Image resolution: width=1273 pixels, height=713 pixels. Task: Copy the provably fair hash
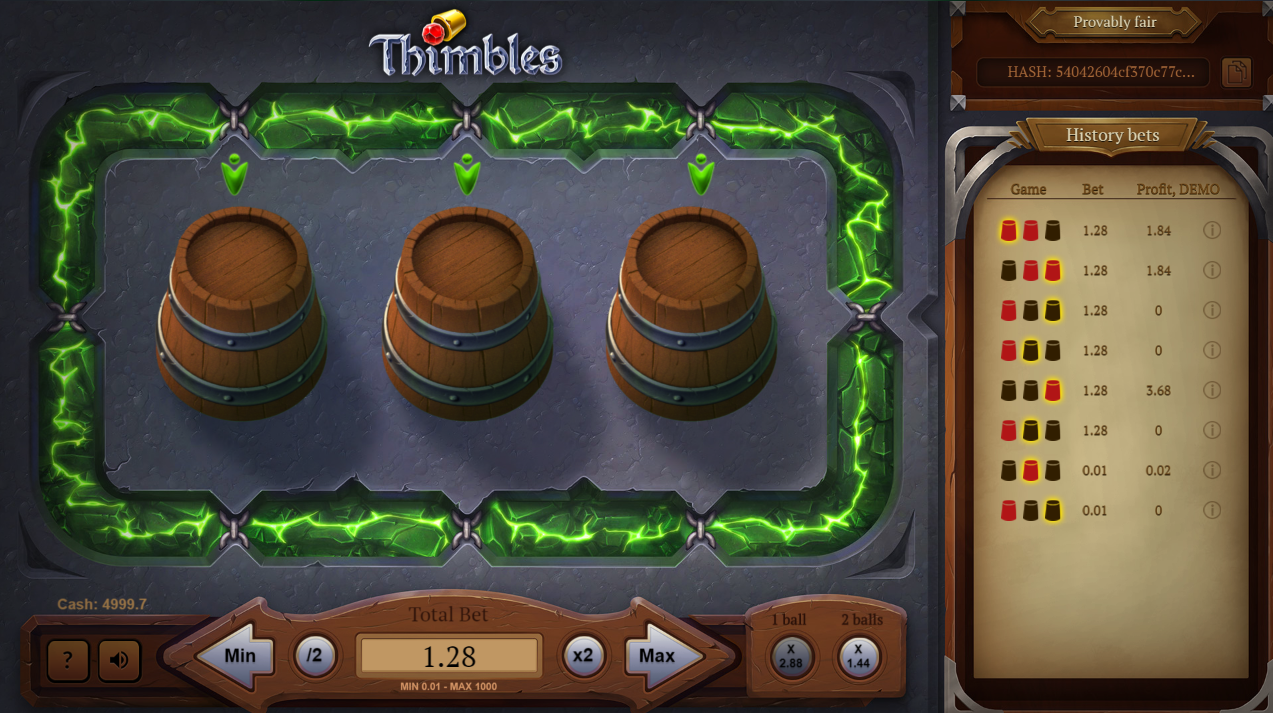[1236, 72]
